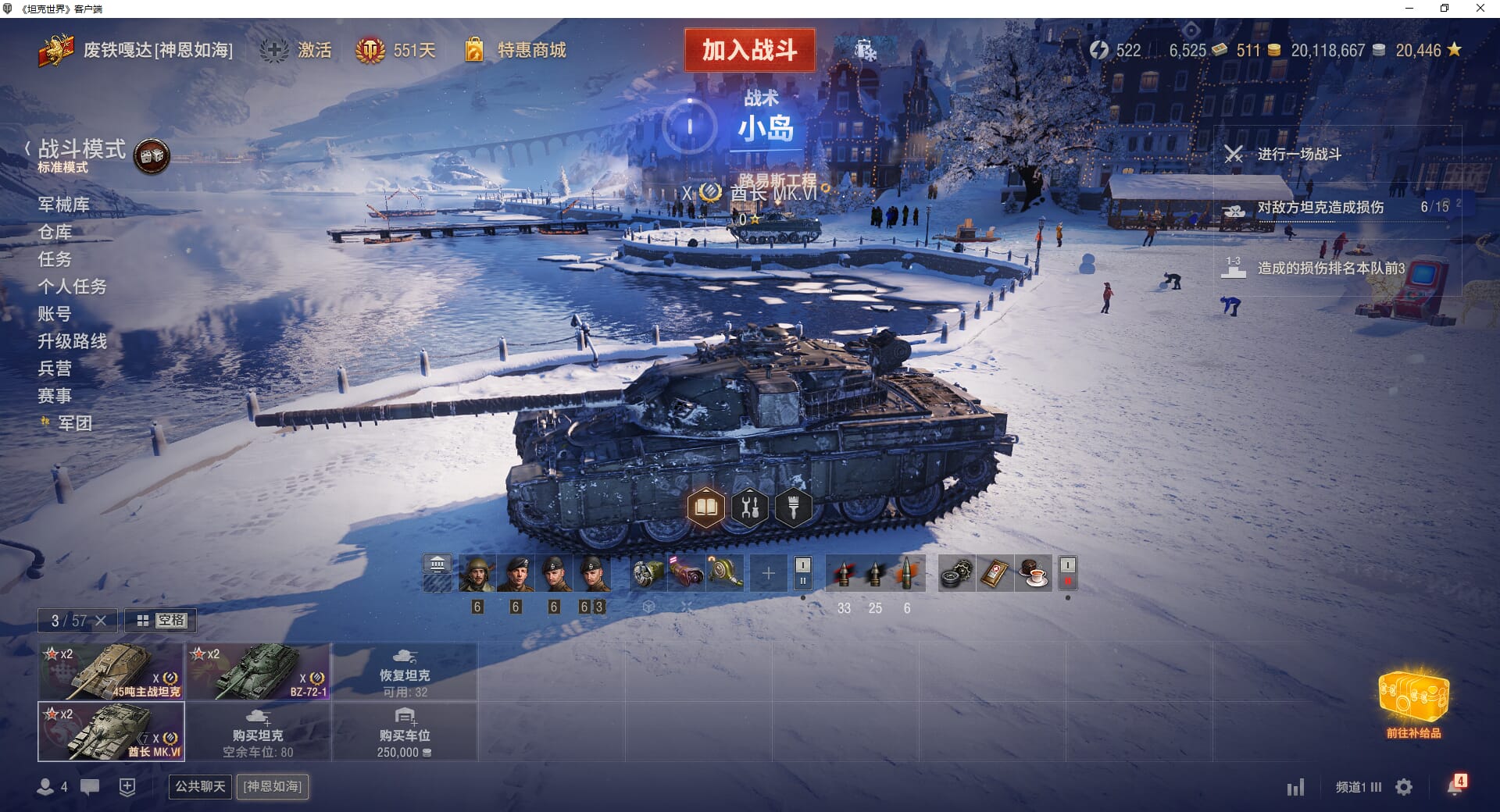Choose the 恢复坦克 restore tank tile

coord(405,671)
